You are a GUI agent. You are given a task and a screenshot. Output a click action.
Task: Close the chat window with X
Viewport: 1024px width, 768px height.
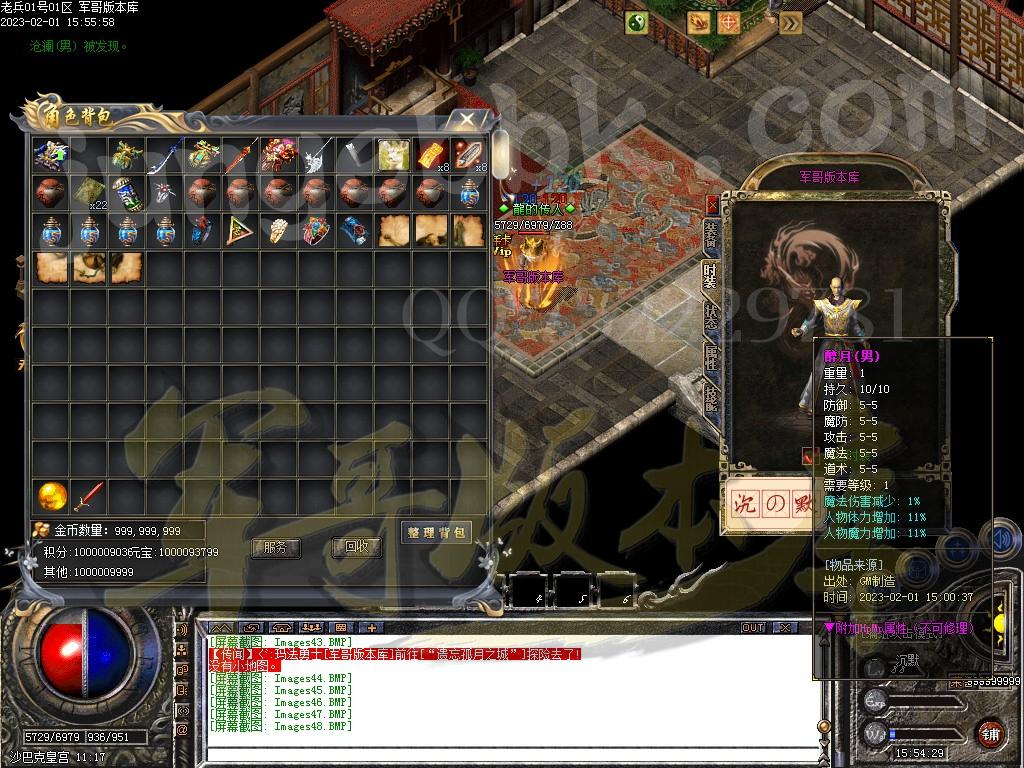785,627
